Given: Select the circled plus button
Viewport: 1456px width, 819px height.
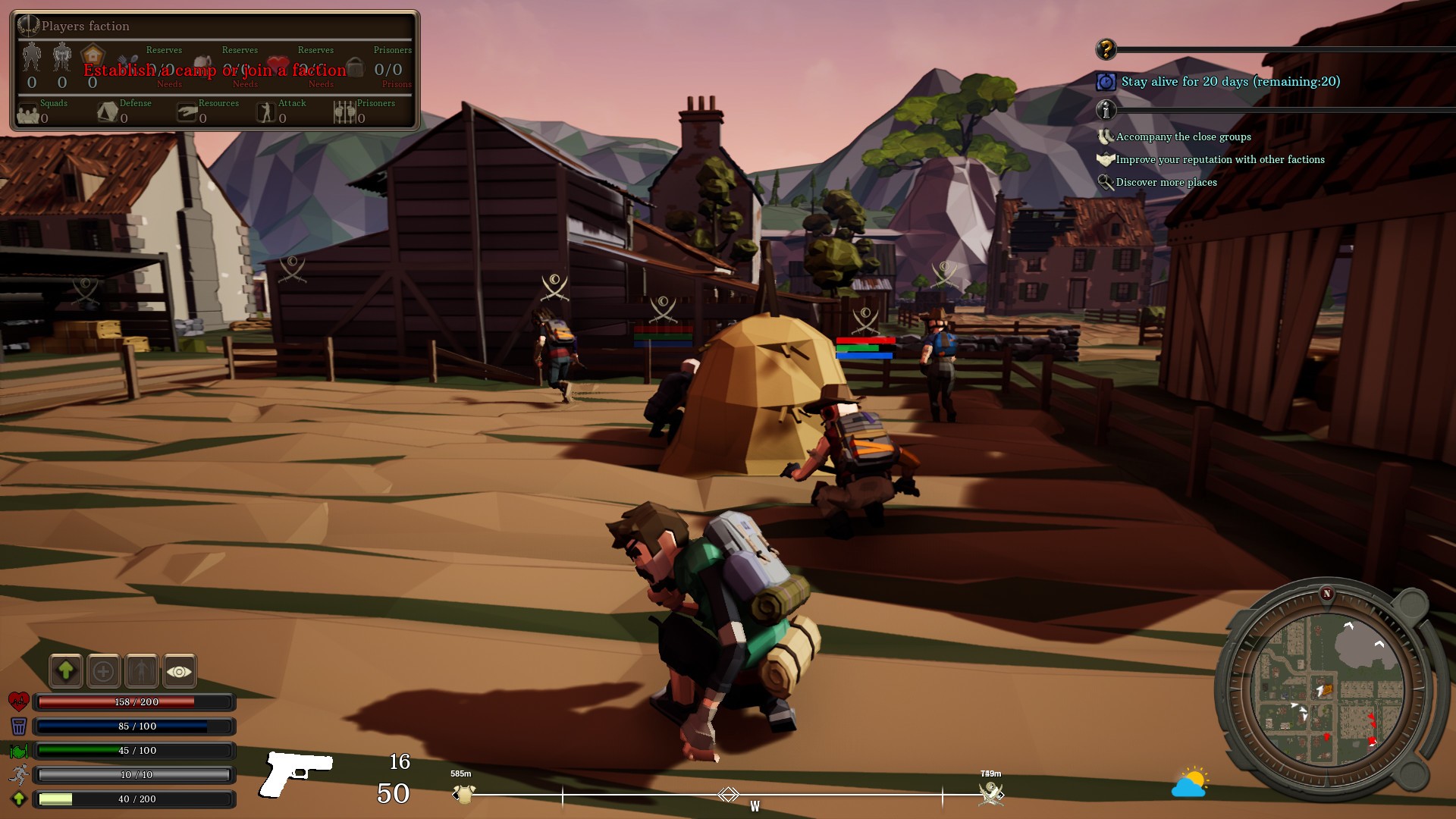Looking at the screenshot, I should click(104, 670).
